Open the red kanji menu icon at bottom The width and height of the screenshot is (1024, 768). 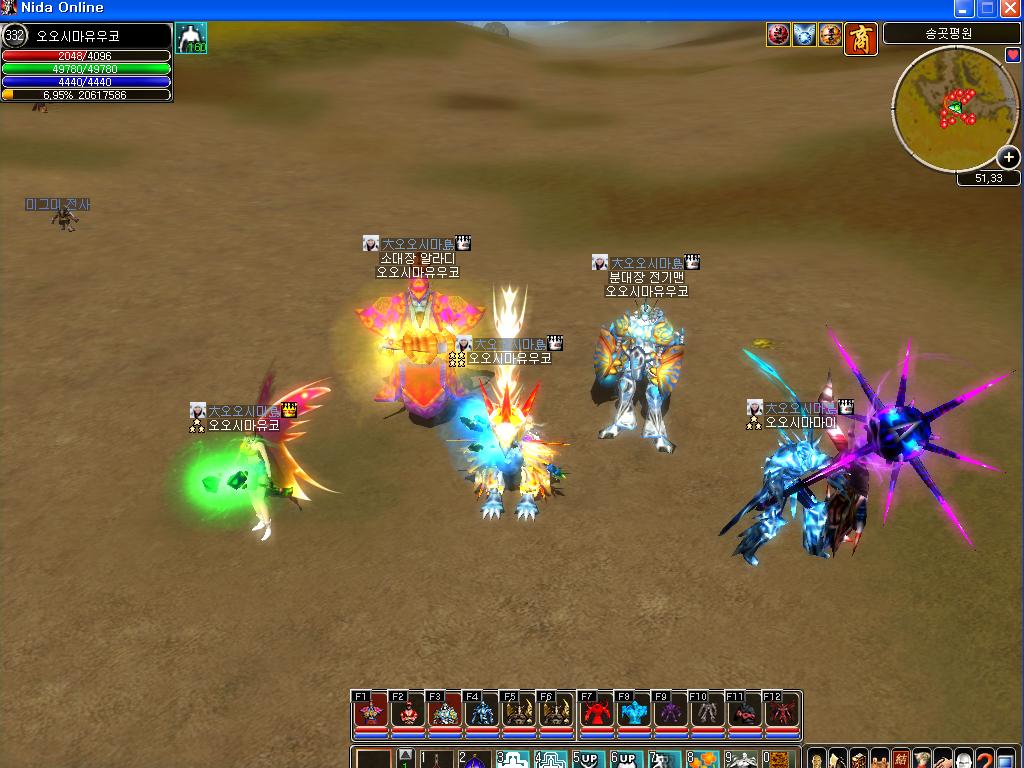901,759
